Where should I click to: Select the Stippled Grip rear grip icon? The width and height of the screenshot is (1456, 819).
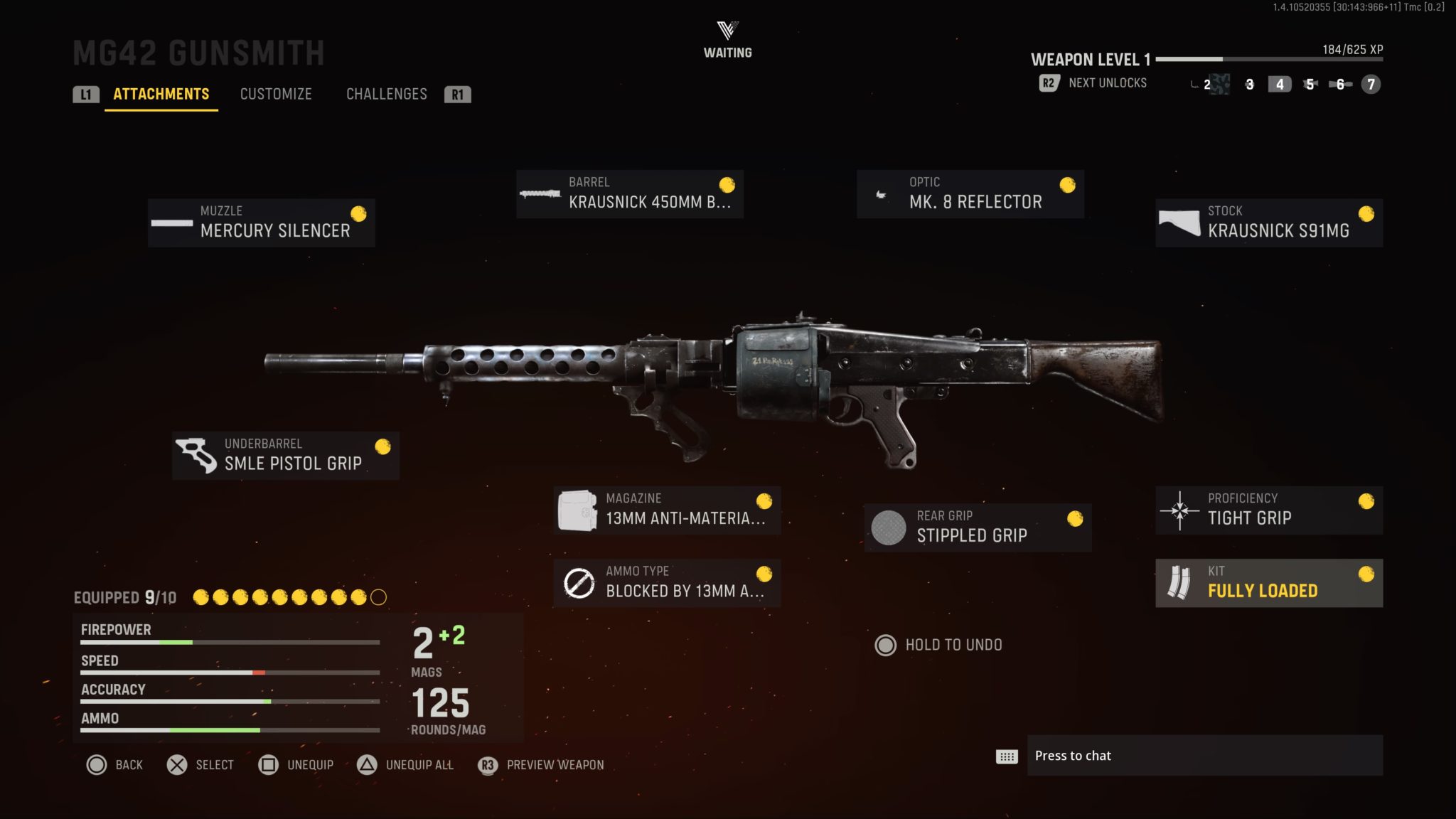click(888, 527)
